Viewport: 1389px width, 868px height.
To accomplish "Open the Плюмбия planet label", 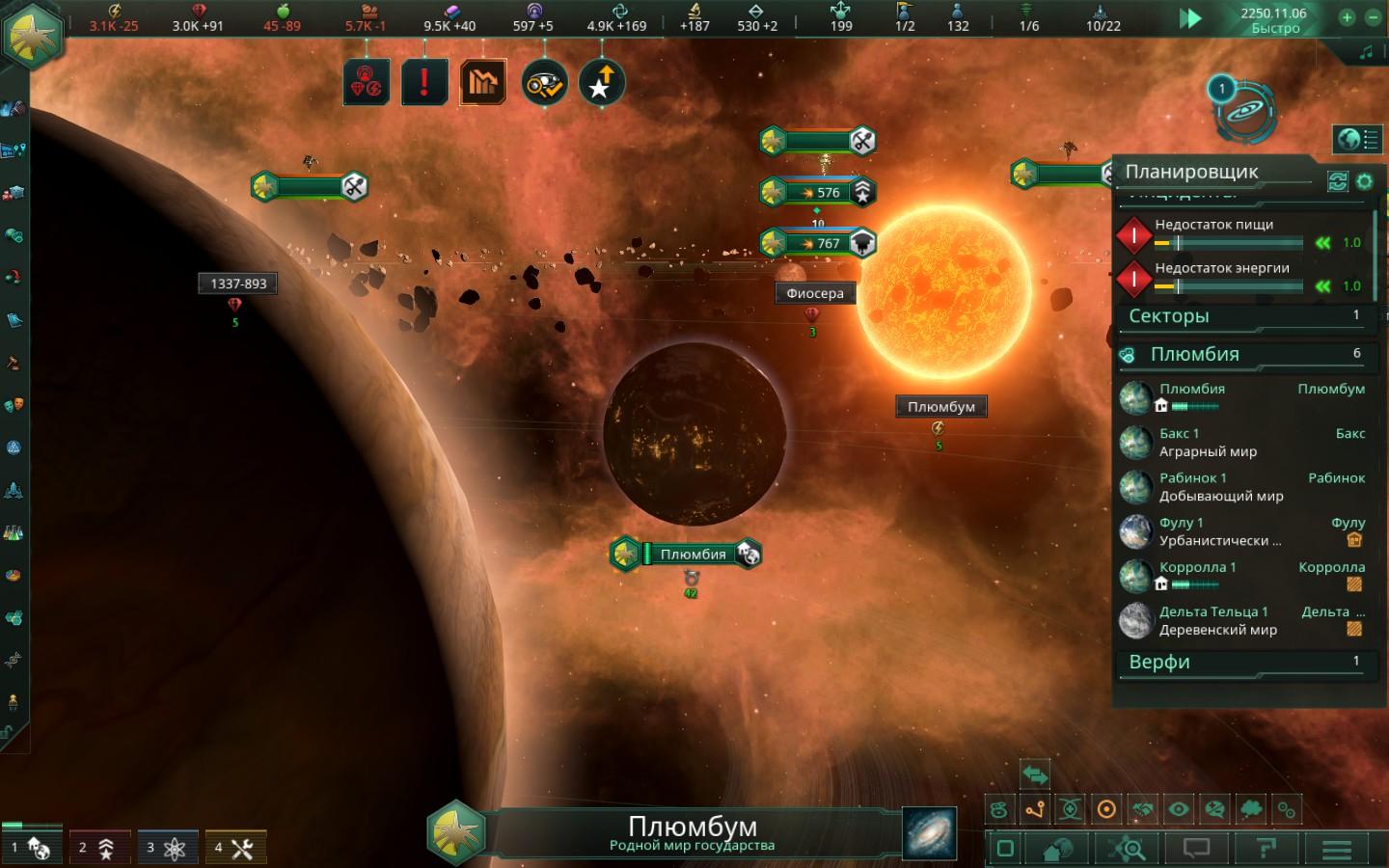I will pyautogui.click(x=692, y=555).
